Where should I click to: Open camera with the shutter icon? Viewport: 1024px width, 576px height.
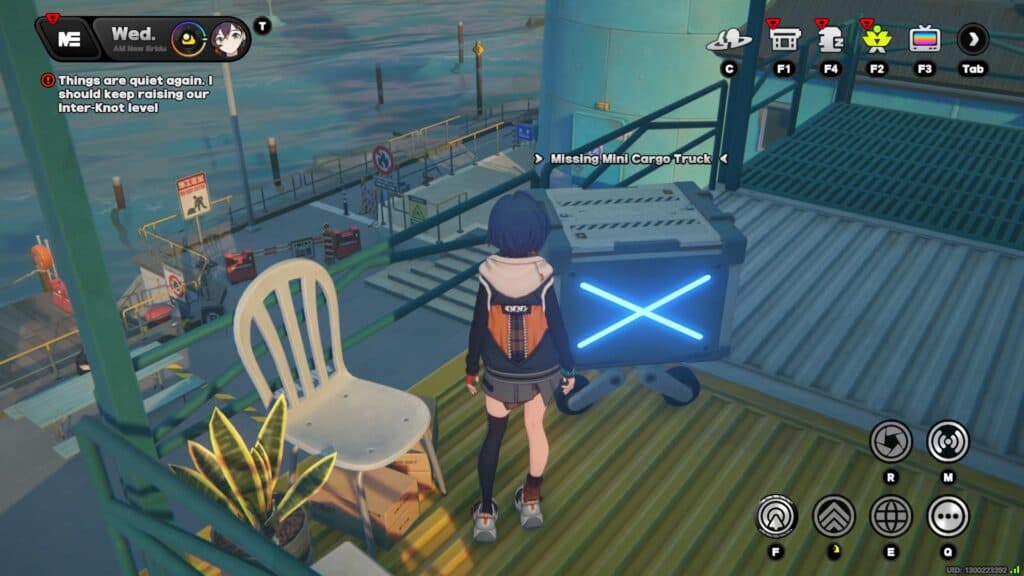click(890, 441)
